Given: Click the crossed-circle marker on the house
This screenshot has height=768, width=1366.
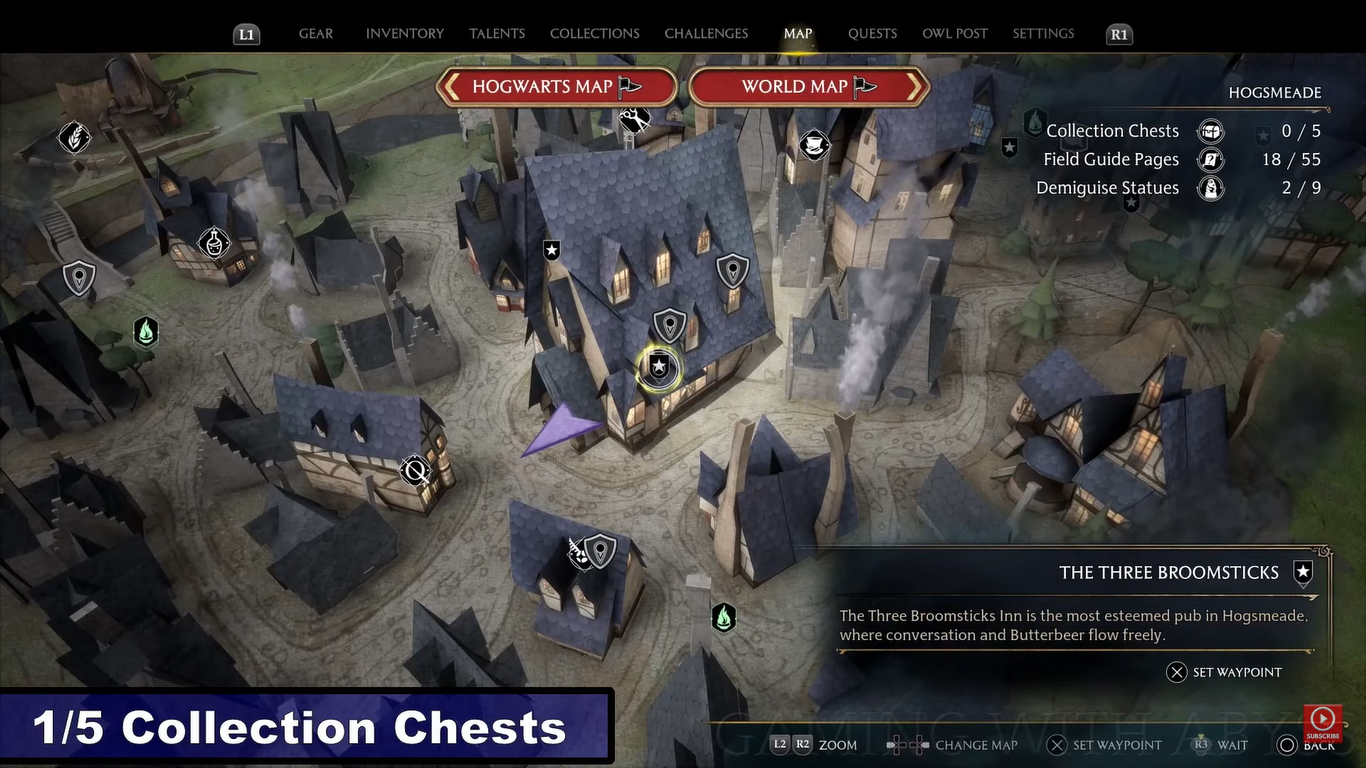Looking at the screenshot, I should (415, 470).
